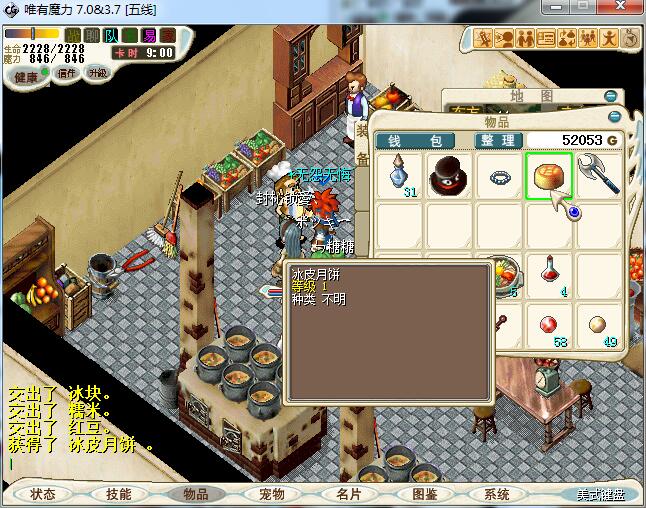Toggle the 物品 items menu button
This screenshot has width=646, height=508.
pos(195,494)
